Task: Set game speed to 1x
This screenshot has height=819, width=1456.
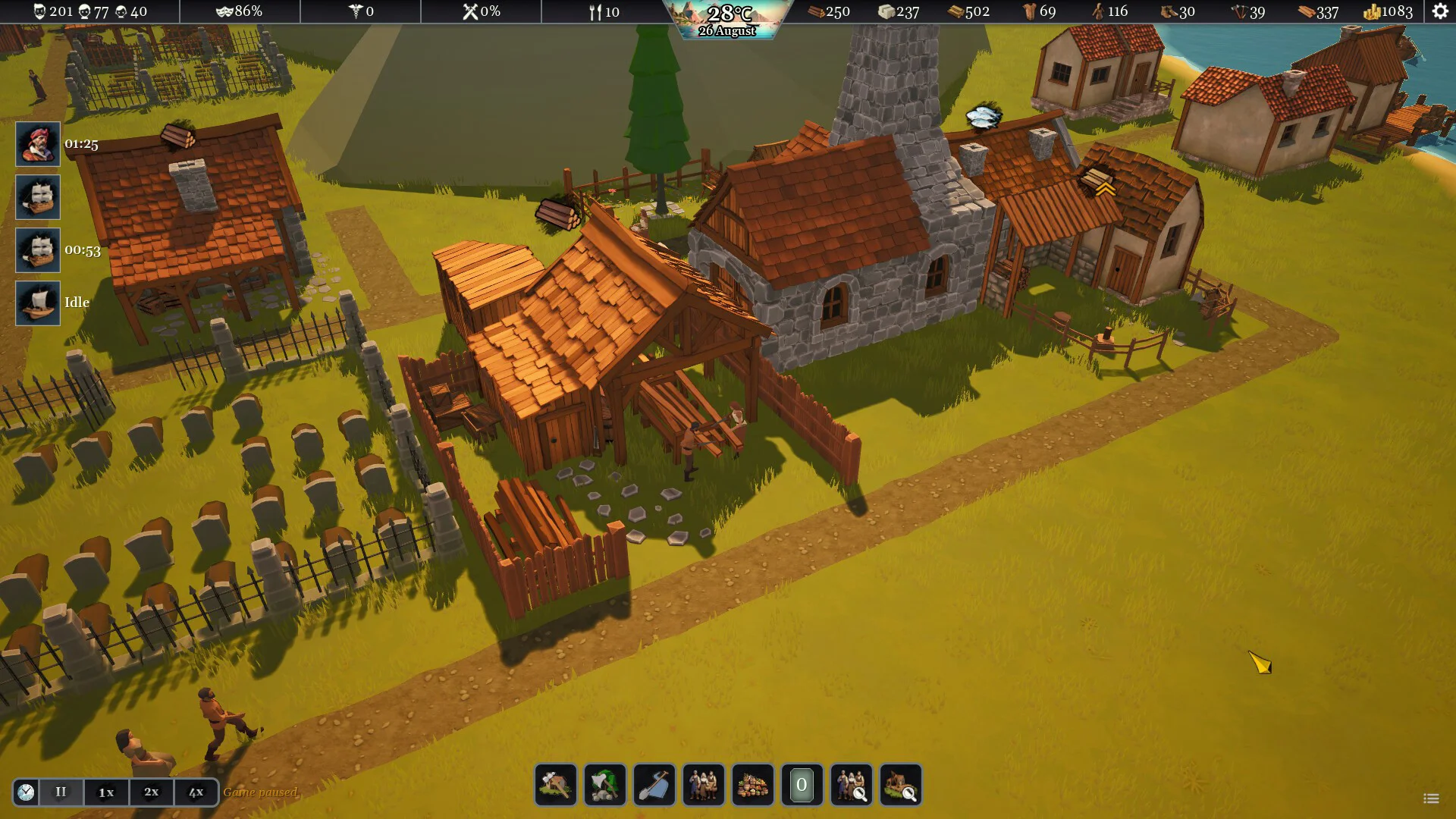Action: pos(106,792)
